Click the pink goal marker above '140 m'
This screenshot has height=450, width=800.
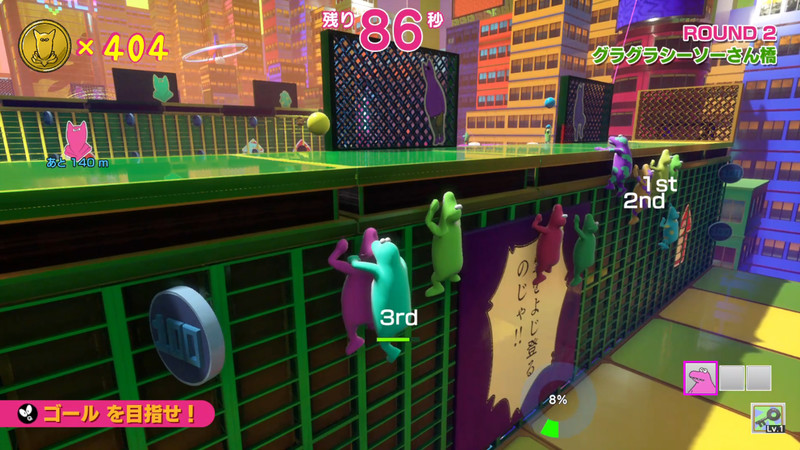click(77, 139)
